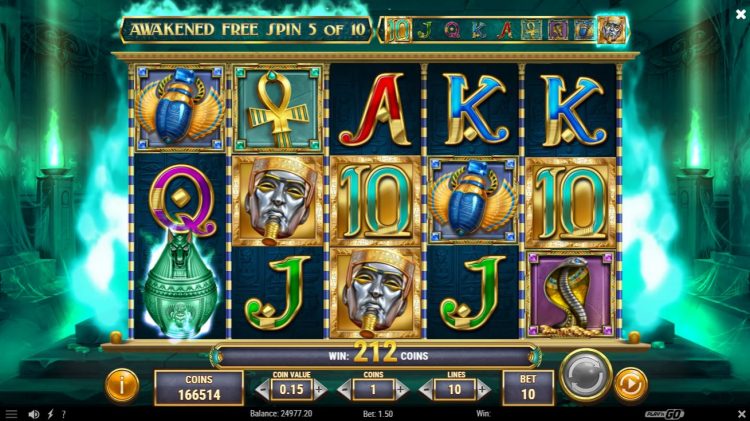Viewport: 750px width, 421px height.
Task: Start autoplay with the orange arrow button
Action: pyautogui.click(x=630, y=383)
